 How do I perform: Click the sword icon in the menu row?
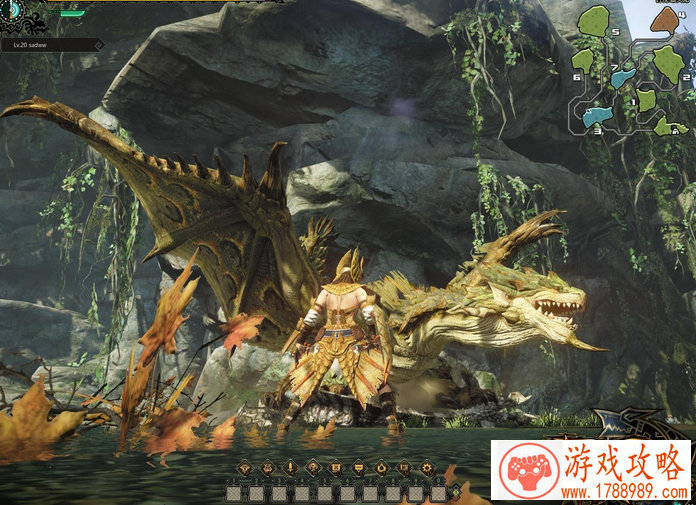[290, 467]
